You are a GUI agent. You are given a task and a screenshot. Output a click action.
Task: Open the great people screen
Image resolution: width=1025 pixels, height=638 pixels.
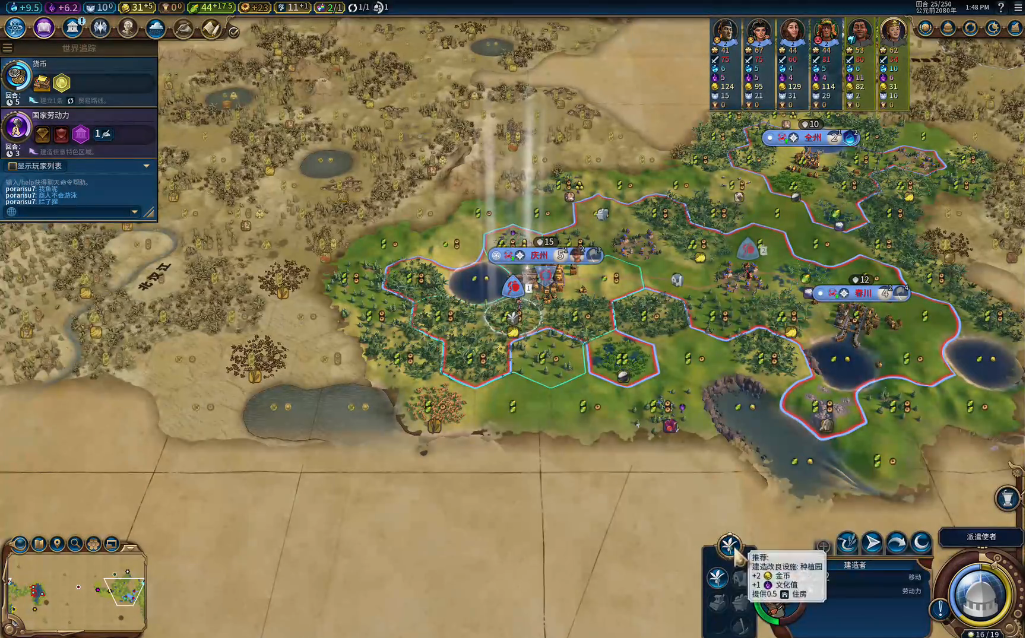tap(128, 28)
